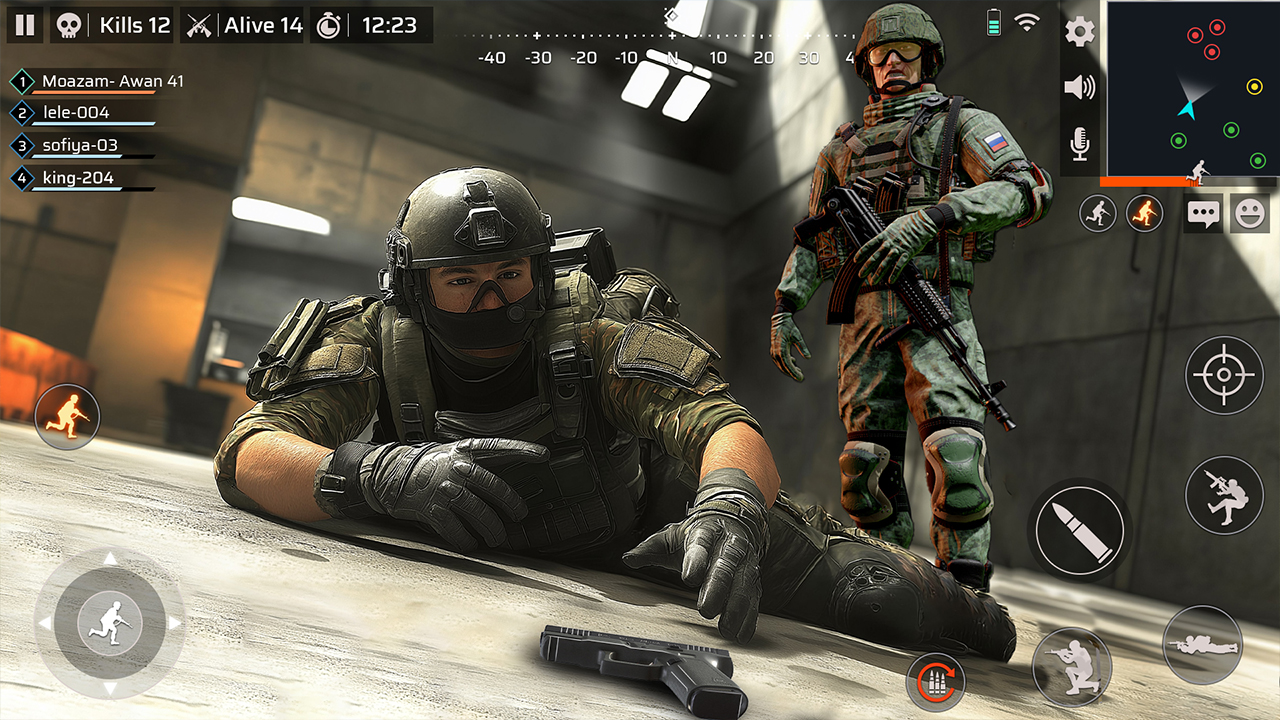Open the chat message bubble
The image size is (1280, 720).
pyautogui.click(x=1203, y=213)
